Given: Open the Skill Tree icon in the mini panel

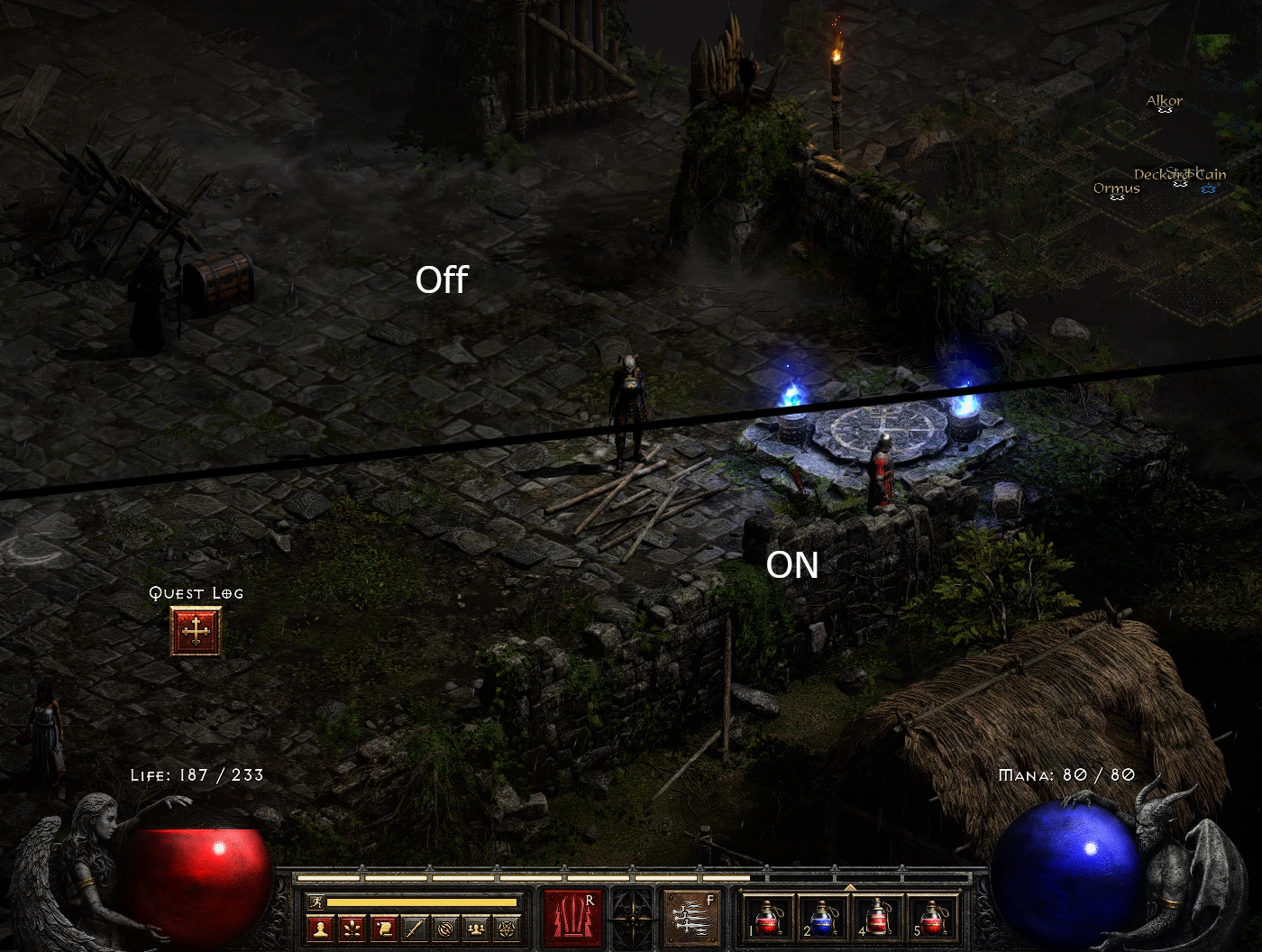Looking at the screenshot, I should tap(352, 927).
